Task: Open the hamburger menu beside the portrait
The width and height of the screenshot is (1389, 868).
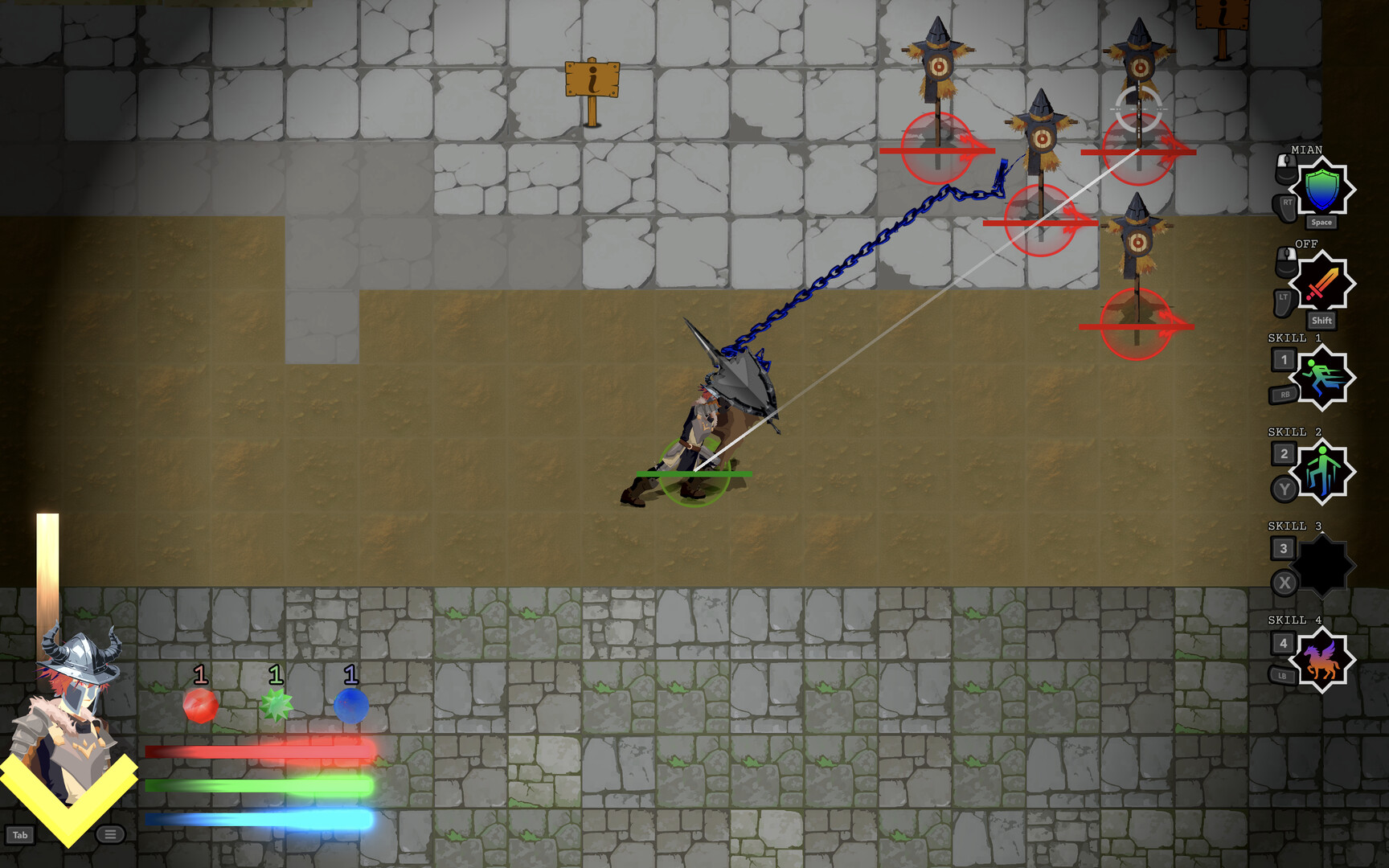Action: [x=109, y=834]
